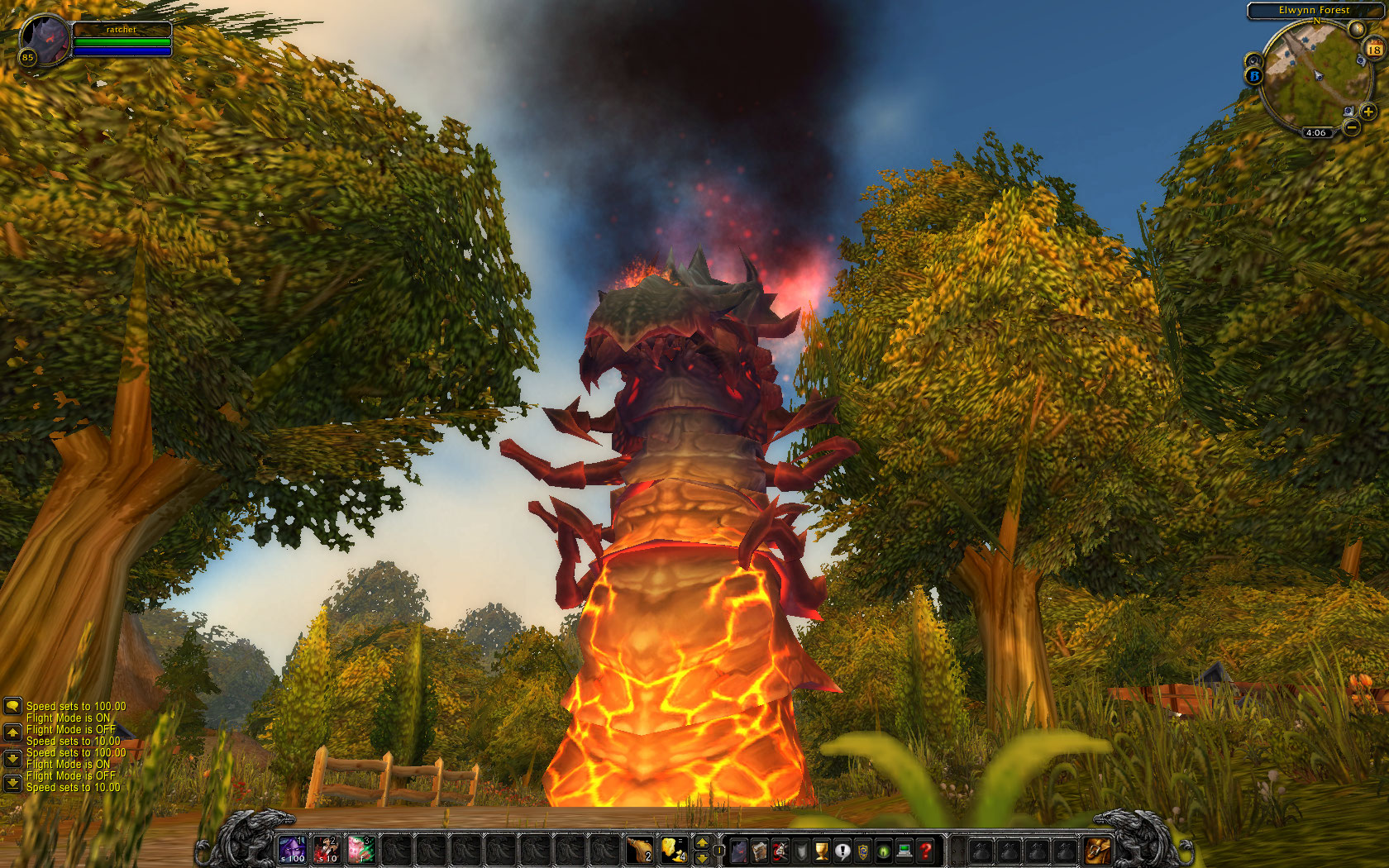Open the spellbook micro button
Image resolution: width=1389 pixels, height=868 pixels.
pyautogui.click(x=759, y=850)
